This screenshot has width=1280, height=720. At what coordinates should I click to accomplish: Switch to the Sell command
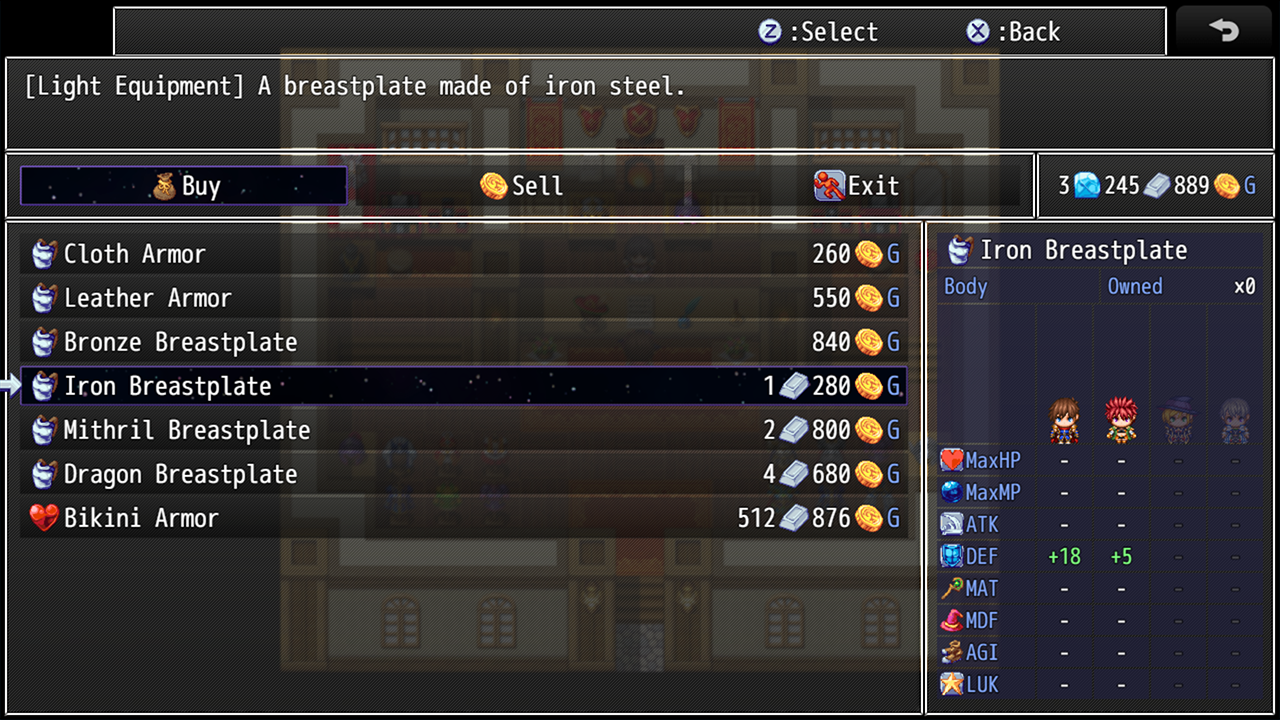tap(521, 186)
